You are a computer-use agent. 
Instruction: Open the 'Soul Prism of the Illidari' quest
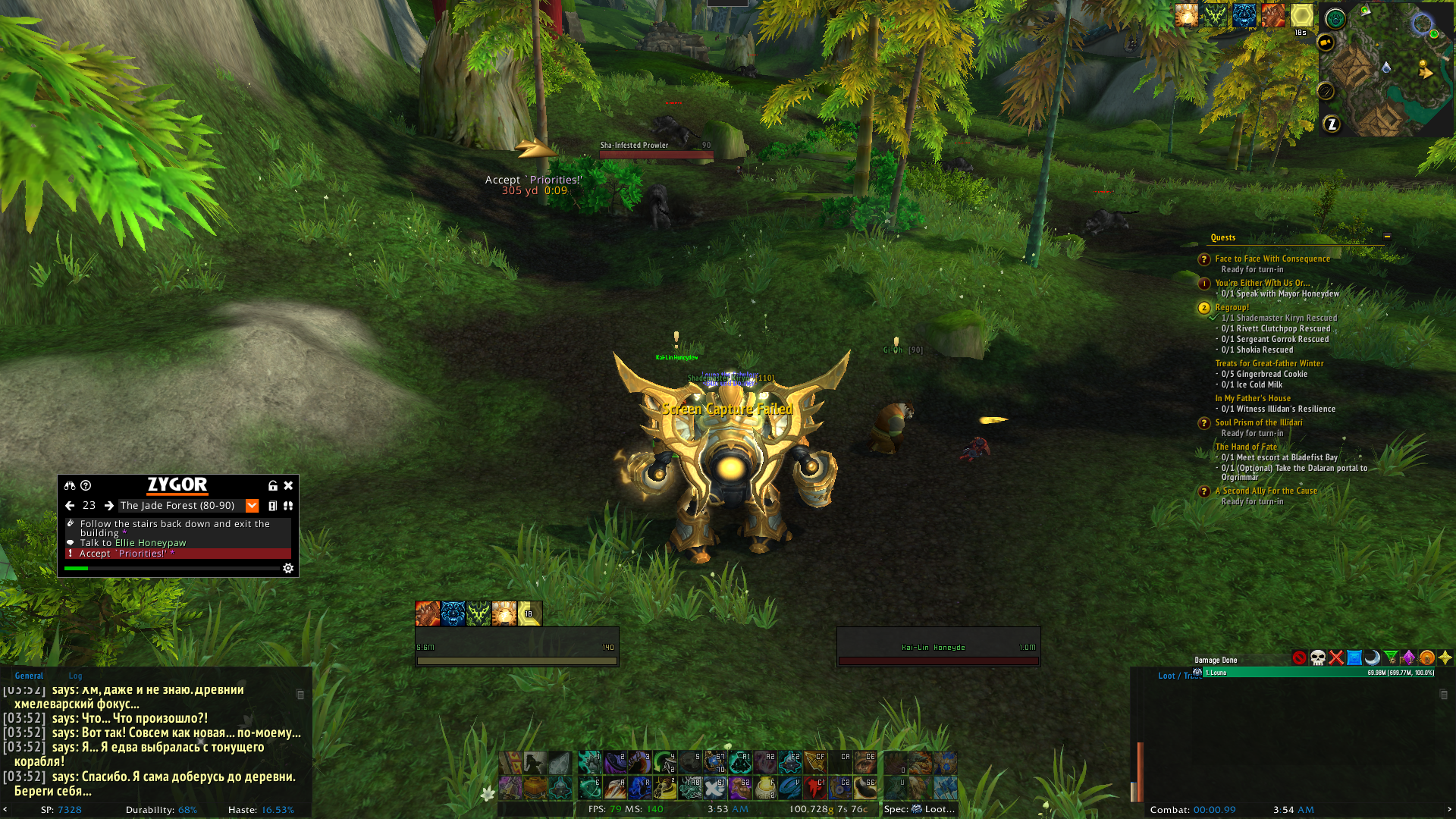click(x=1258, y=422)
